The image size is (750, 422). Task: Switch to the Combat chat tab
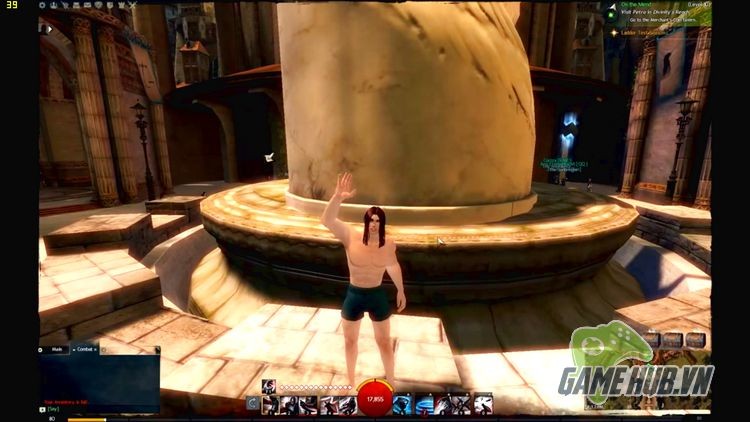85,350
